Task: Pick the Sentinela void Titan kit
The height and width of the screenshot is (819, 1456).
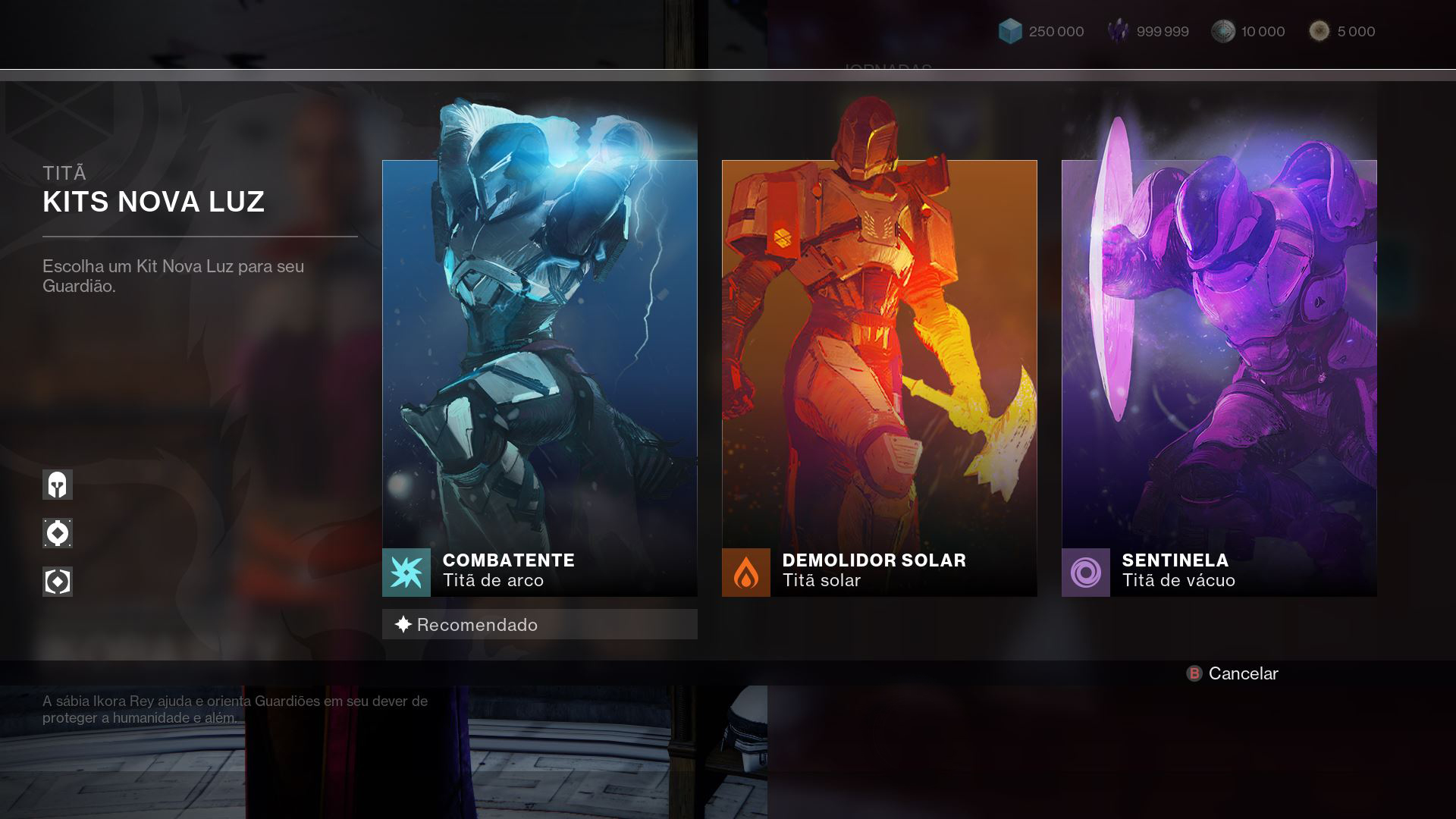Action: (x=1219, y=378)
